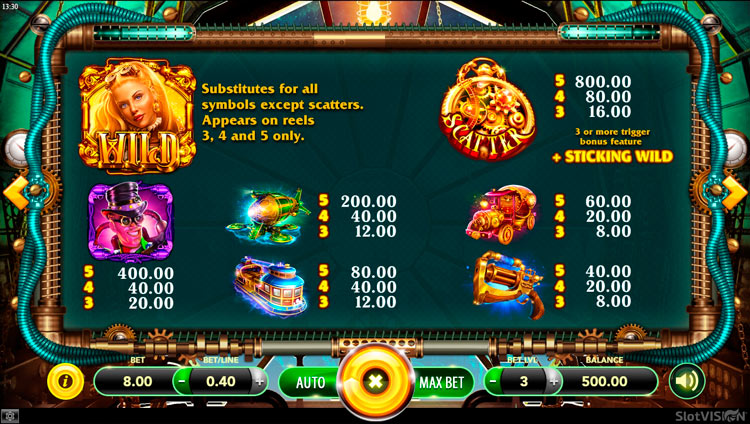Decrease the bet per line

coord(182,381)
